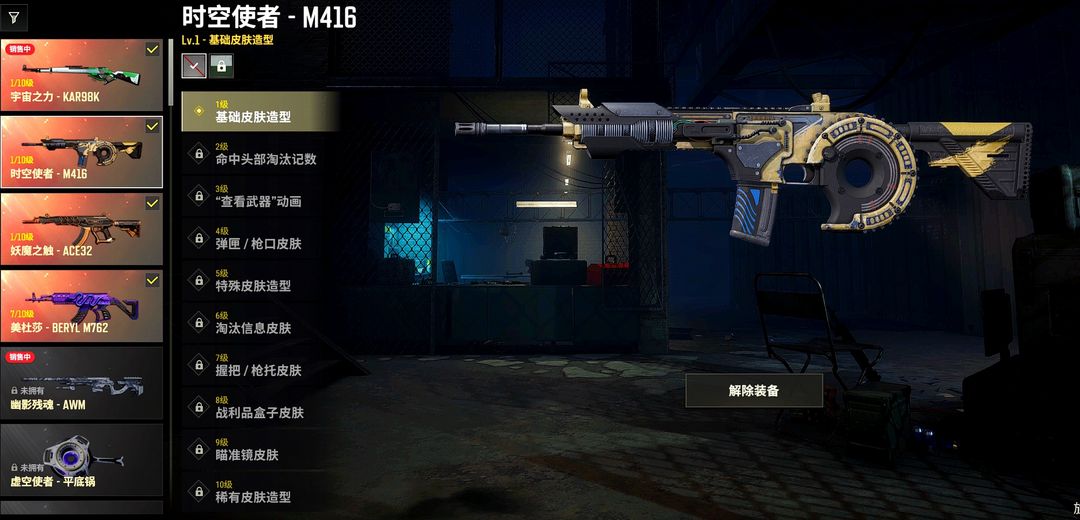Choose the 虚空使者 平底锅 skin card

pyautogui.click(x=82, y=459)
